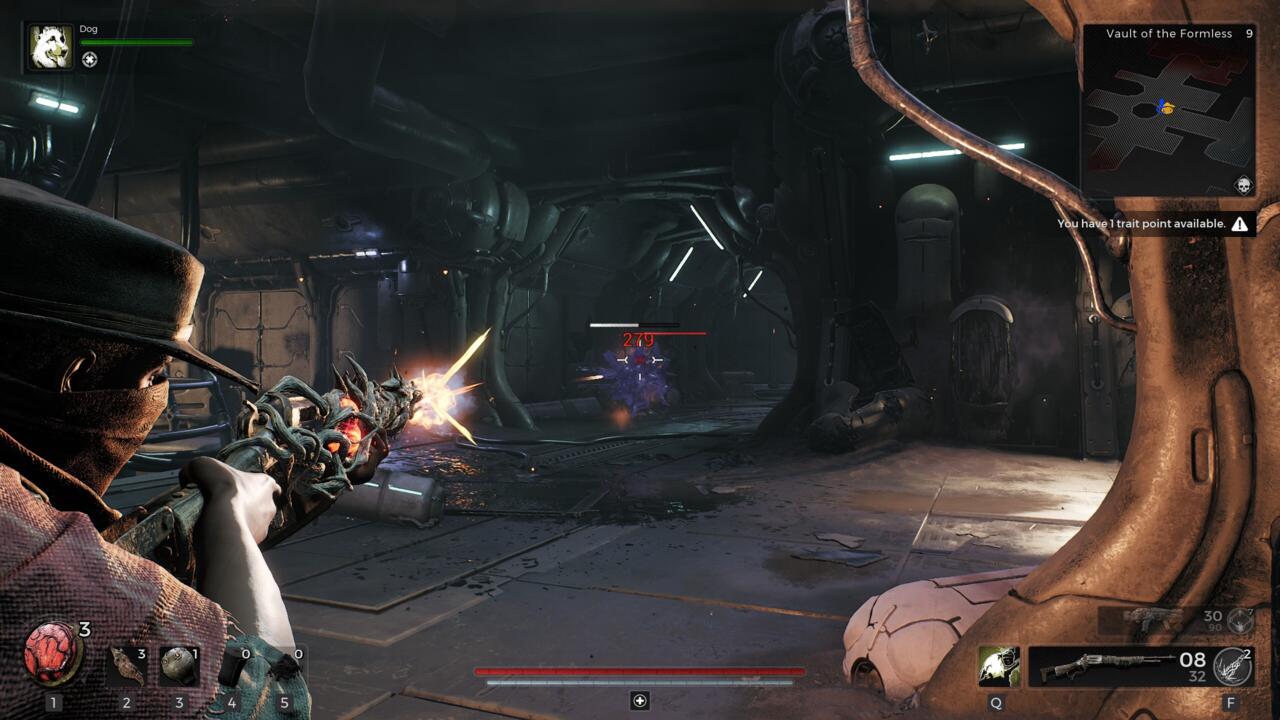Viewport: 1280px width, 720px height.
Task: Click the dimmed secondary weapon mod icon
Action: click(x=1240, y=620)
